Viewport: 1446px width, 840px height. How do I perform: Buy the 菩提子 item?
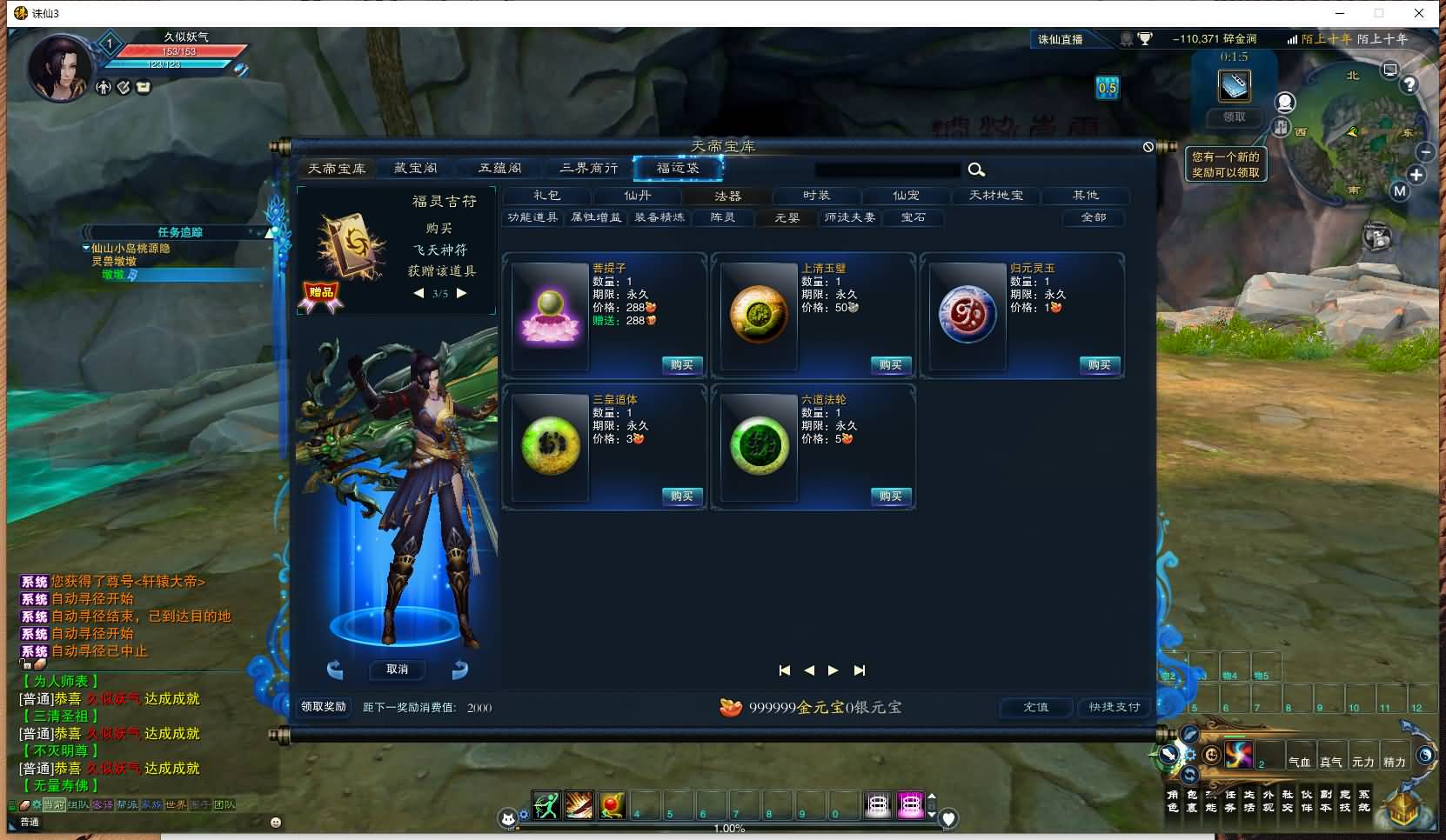(x=682, y=365)
